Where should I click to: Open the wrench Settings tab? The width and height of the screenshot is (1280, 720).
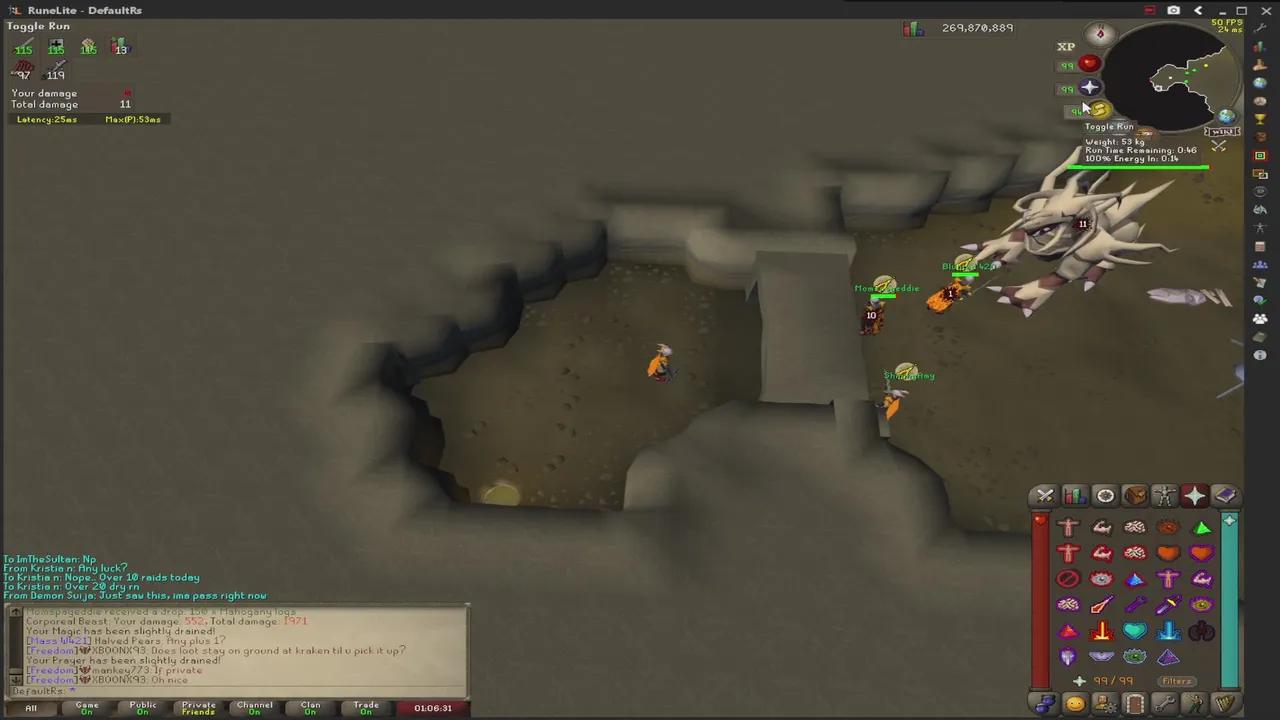tap(1165, 704)
